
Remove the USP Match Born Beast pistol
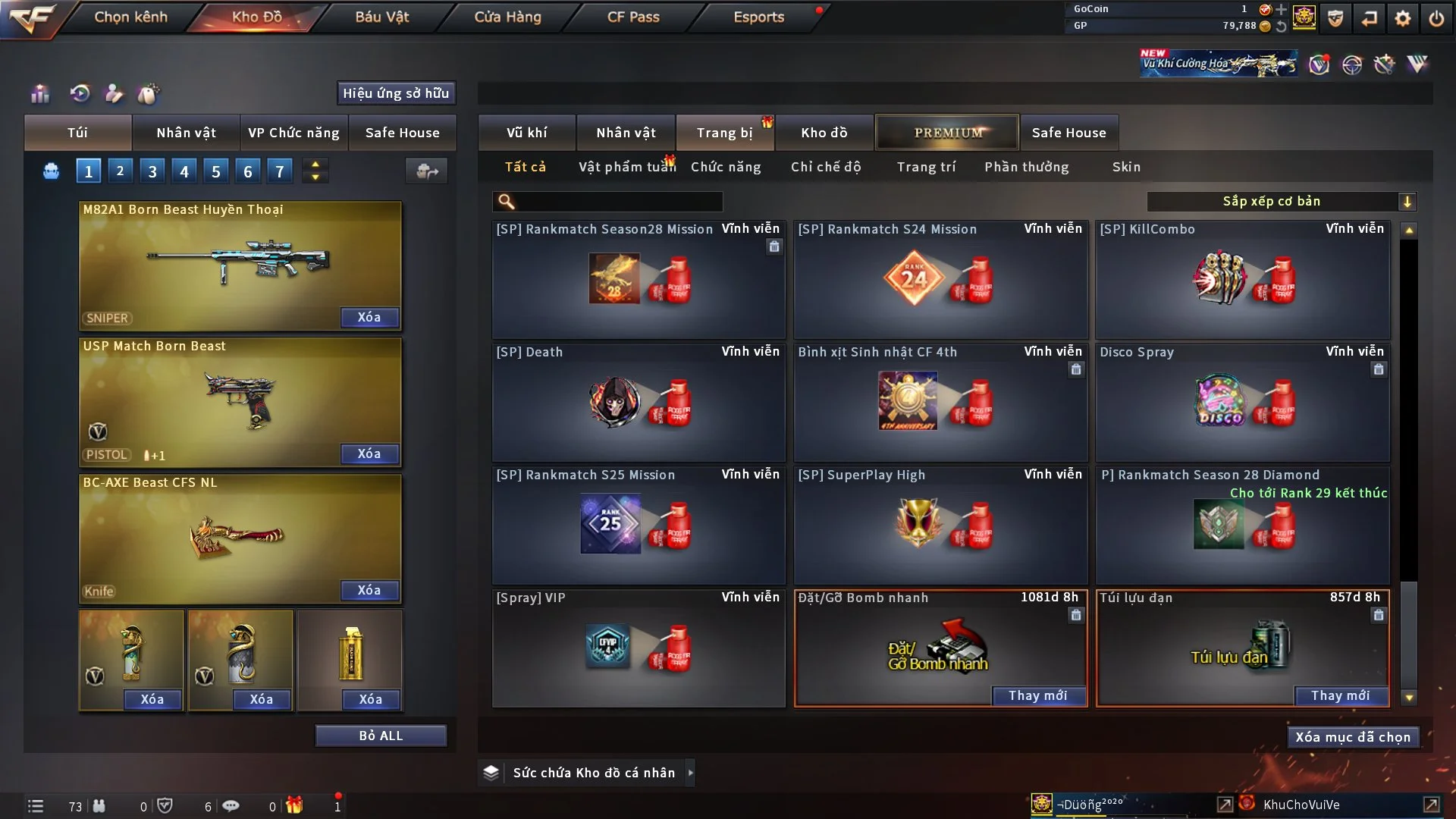coord(369,453)
